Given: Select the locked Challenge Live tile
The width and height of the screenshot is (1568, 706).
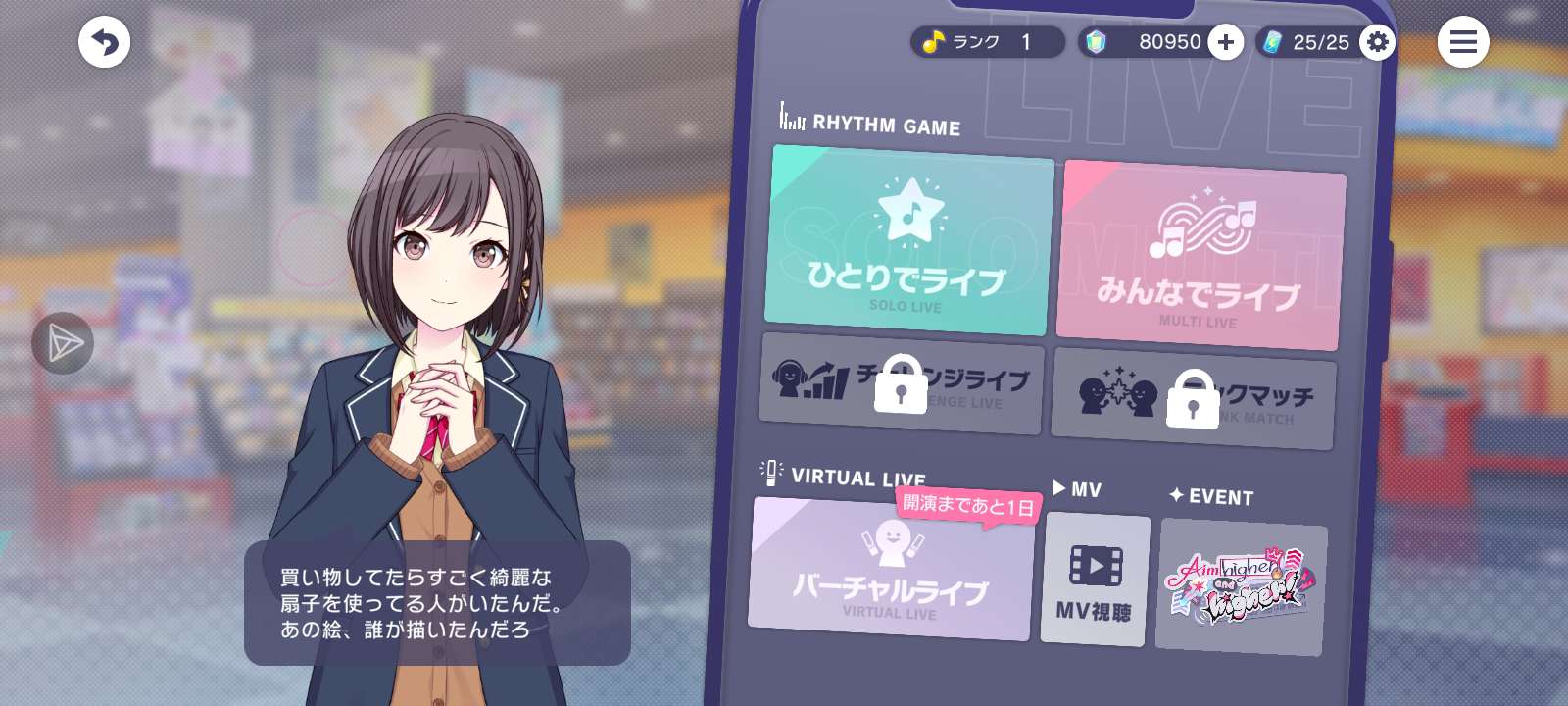Looking at the screenshot, I should [x=901, y=383].
